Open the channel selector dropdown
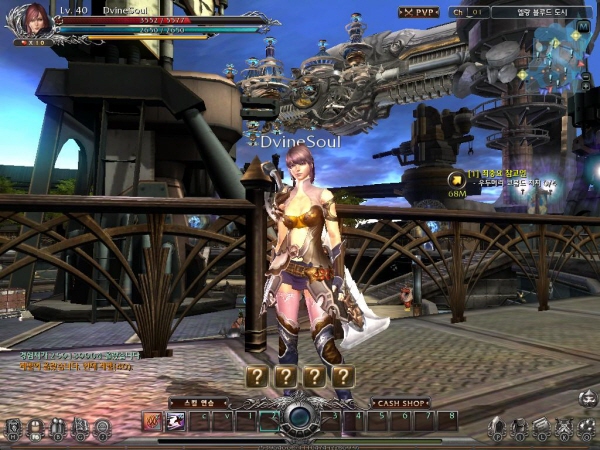This screenshot has height=450, width=600. pos(468,12)
